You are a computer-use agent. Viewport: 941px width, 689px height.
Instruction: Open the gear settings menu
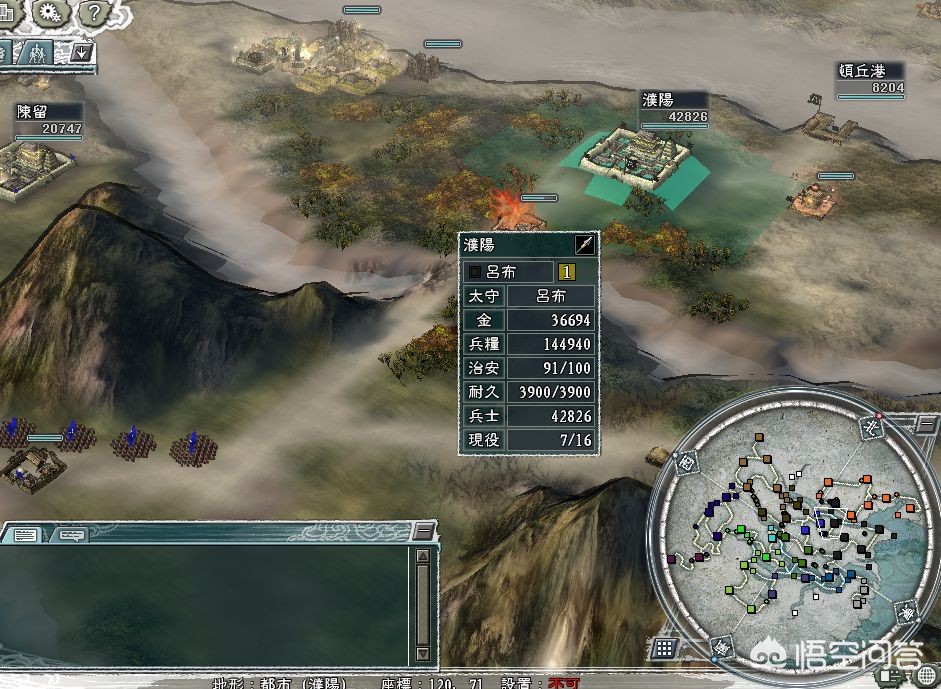tap(47, 13)
